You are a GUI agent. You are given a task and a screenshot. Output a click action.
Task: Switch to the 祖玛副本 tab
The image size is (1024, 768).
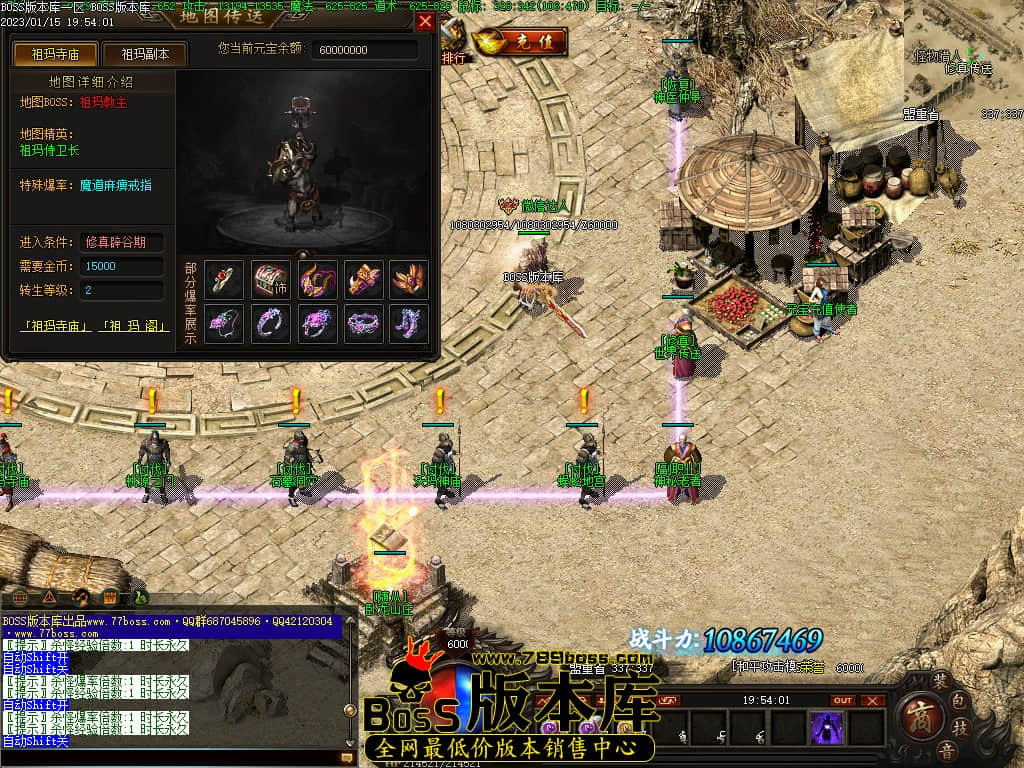[x=145, y=54]
